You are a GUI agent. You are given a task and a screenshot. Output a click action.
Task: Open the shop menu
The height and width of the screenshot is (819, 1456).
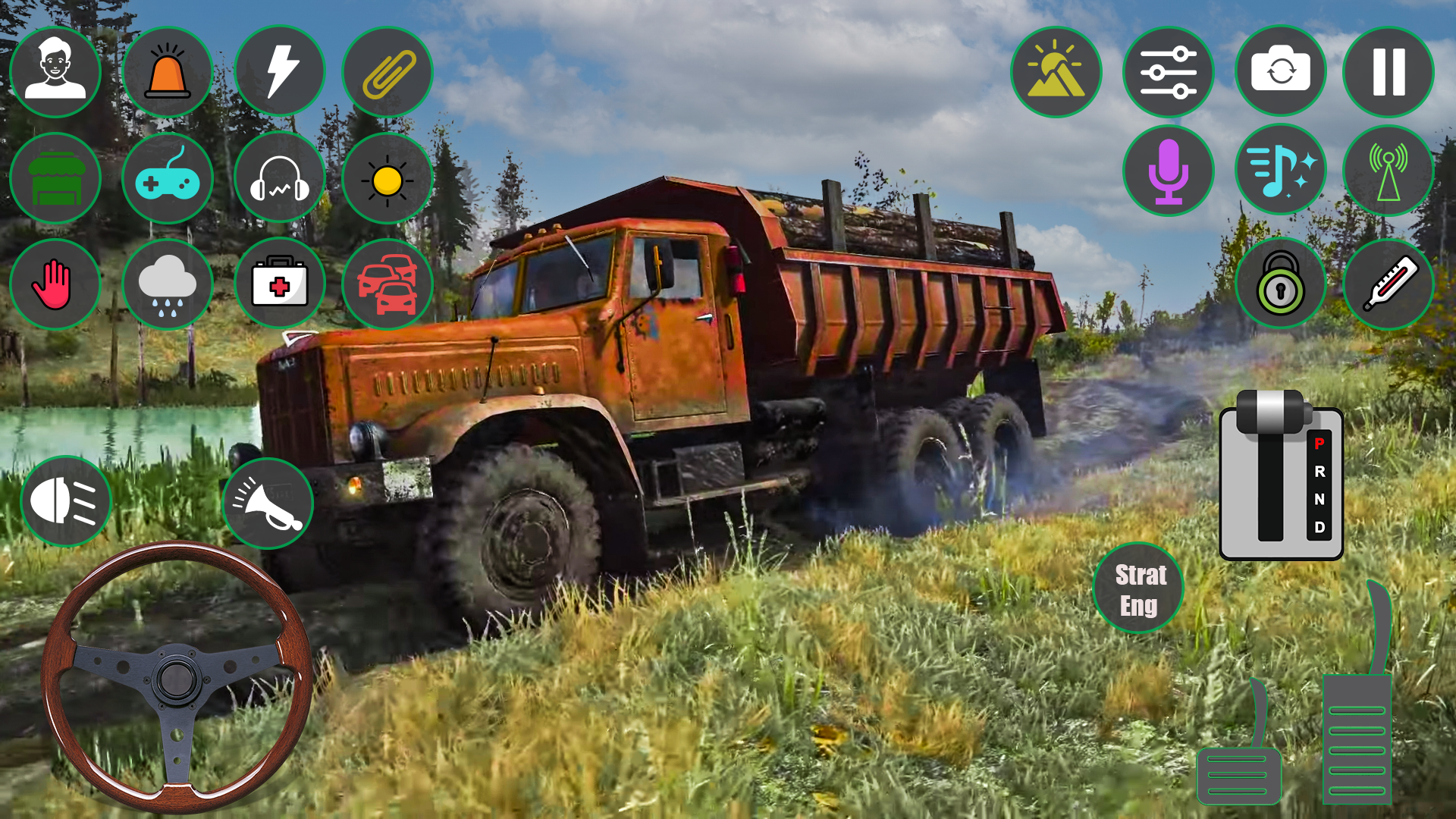click(x=55, y=177)
